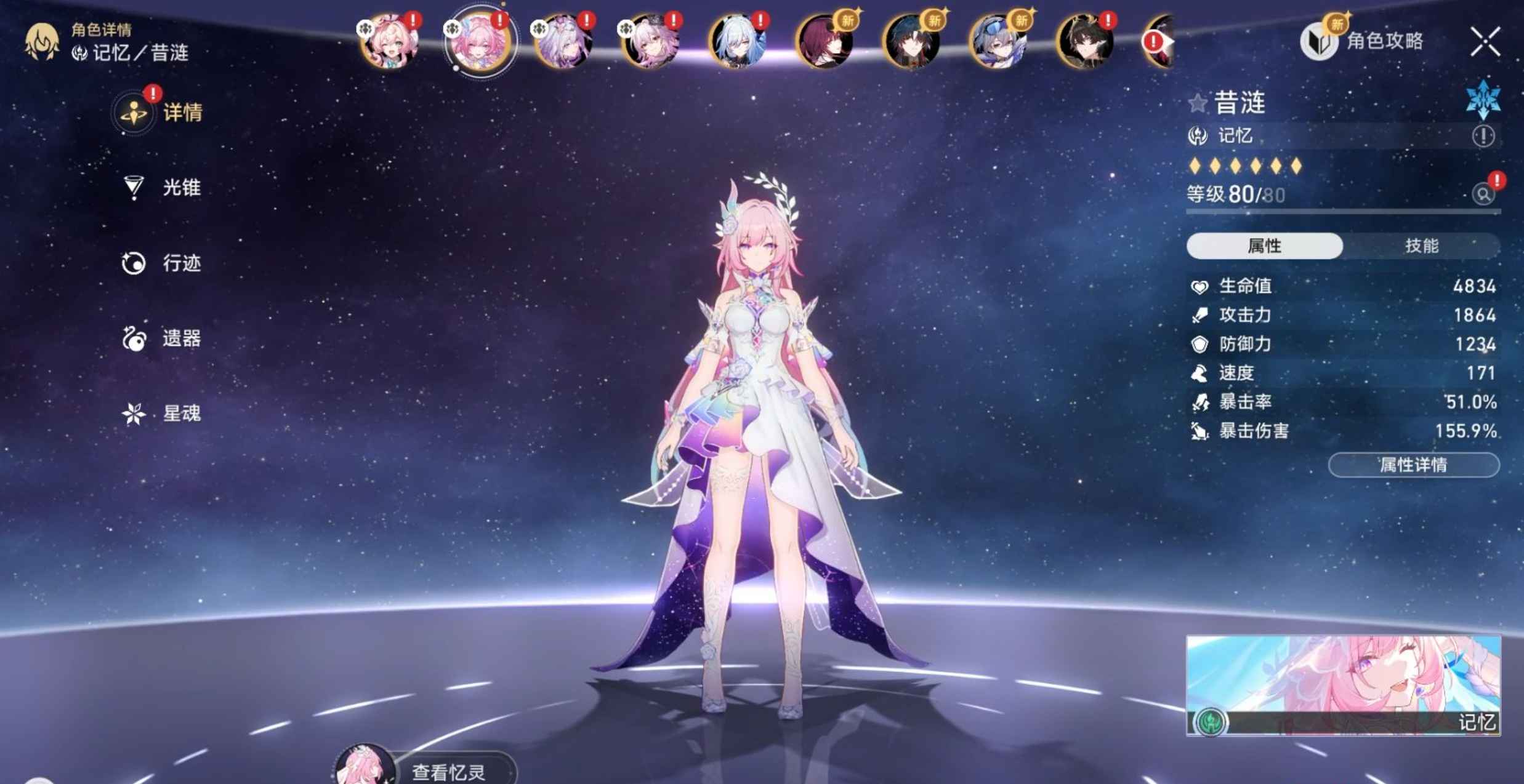The width and height of the screenshot is (1524, 784).
Task: Open the 光锥 light cone panel icon
Action: [134, 188]
